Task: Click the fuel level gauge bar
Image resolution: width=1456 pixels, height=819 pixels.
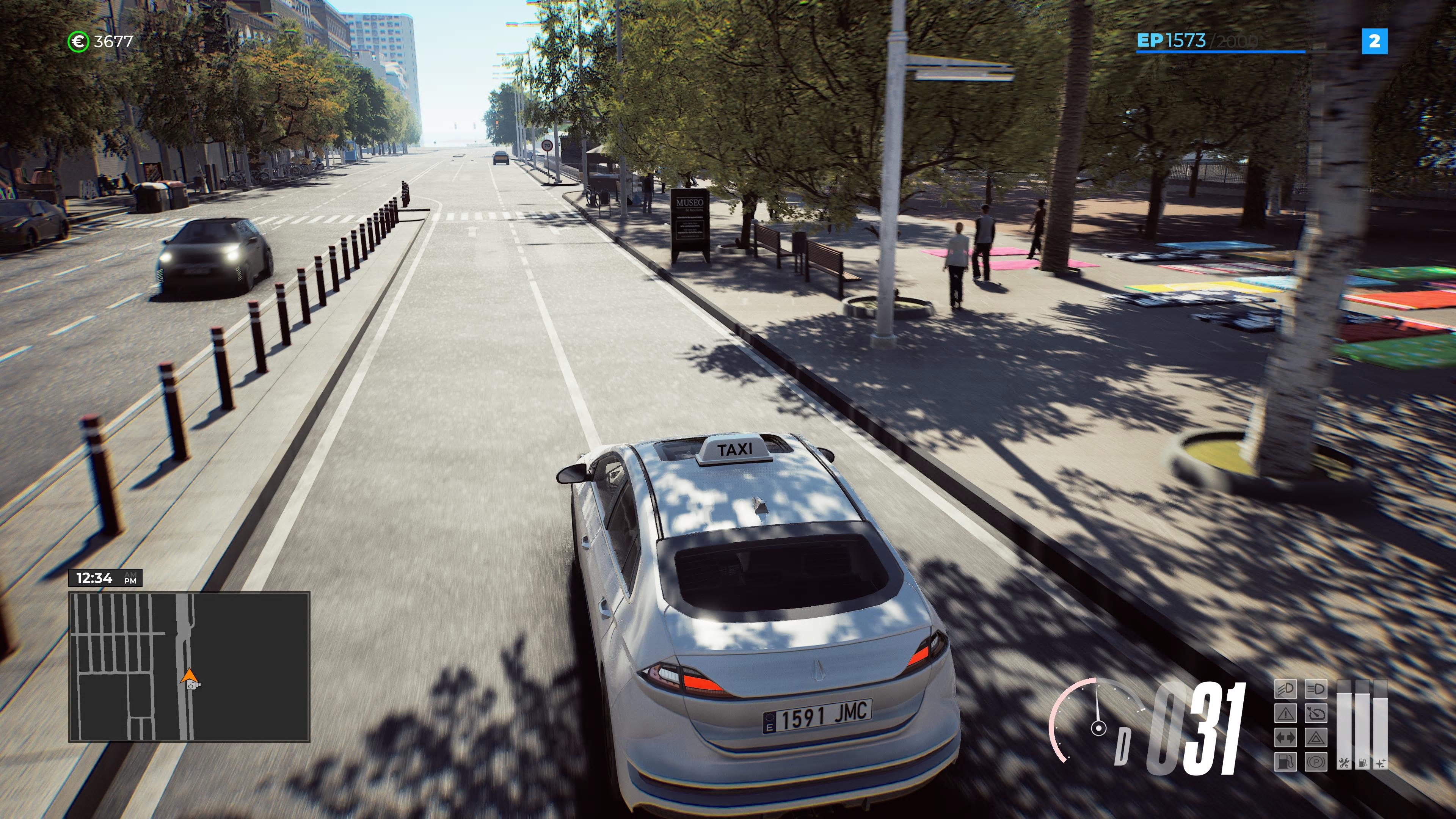Action: point(1363,729)
